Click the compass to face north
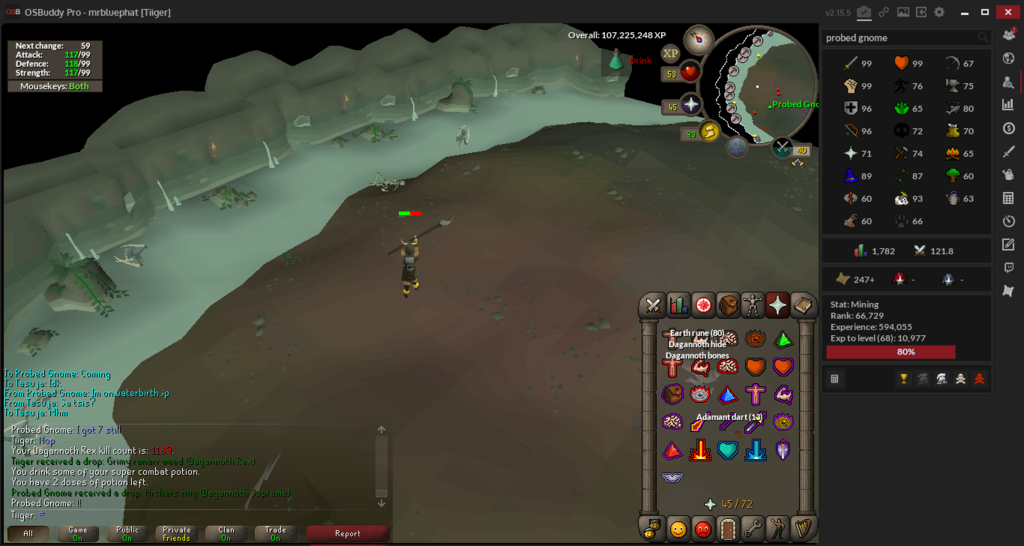The height and width of the screenshot is (546, 1024). tap(698, 40)
